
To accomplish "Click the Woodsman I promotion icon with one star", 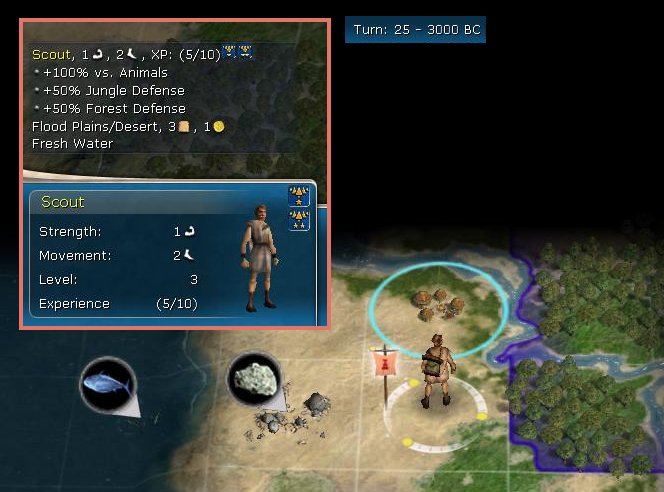I will point(299,196).
